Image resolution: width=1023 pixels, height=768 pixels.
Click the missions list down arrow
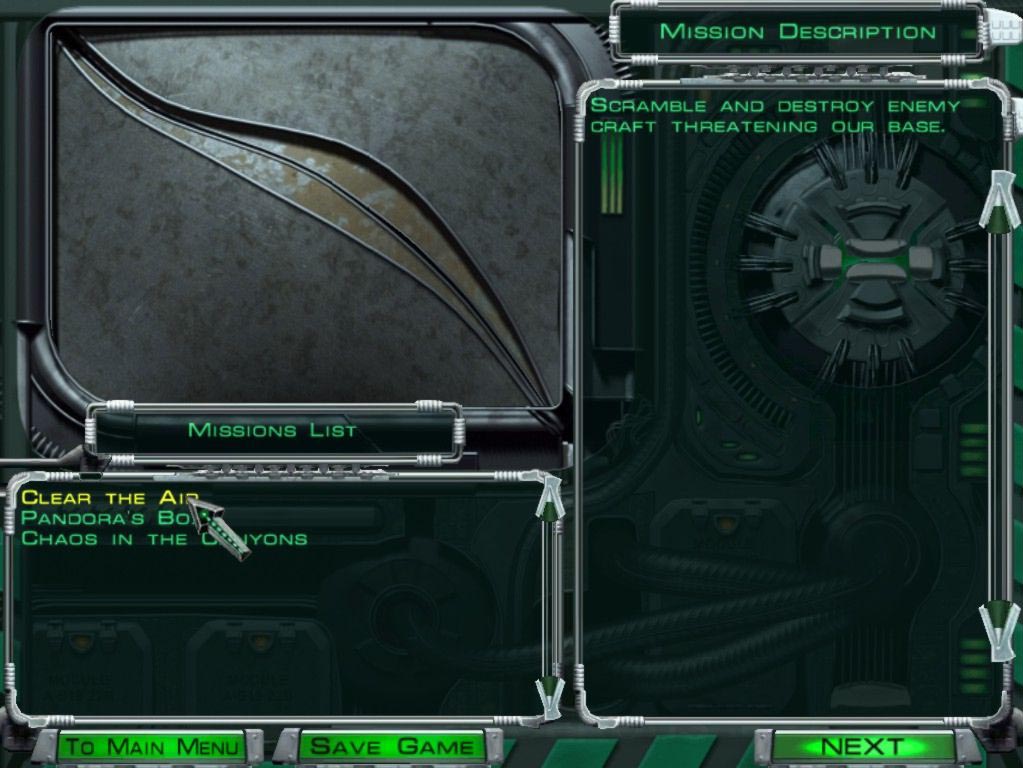click(x=549, y=692)
